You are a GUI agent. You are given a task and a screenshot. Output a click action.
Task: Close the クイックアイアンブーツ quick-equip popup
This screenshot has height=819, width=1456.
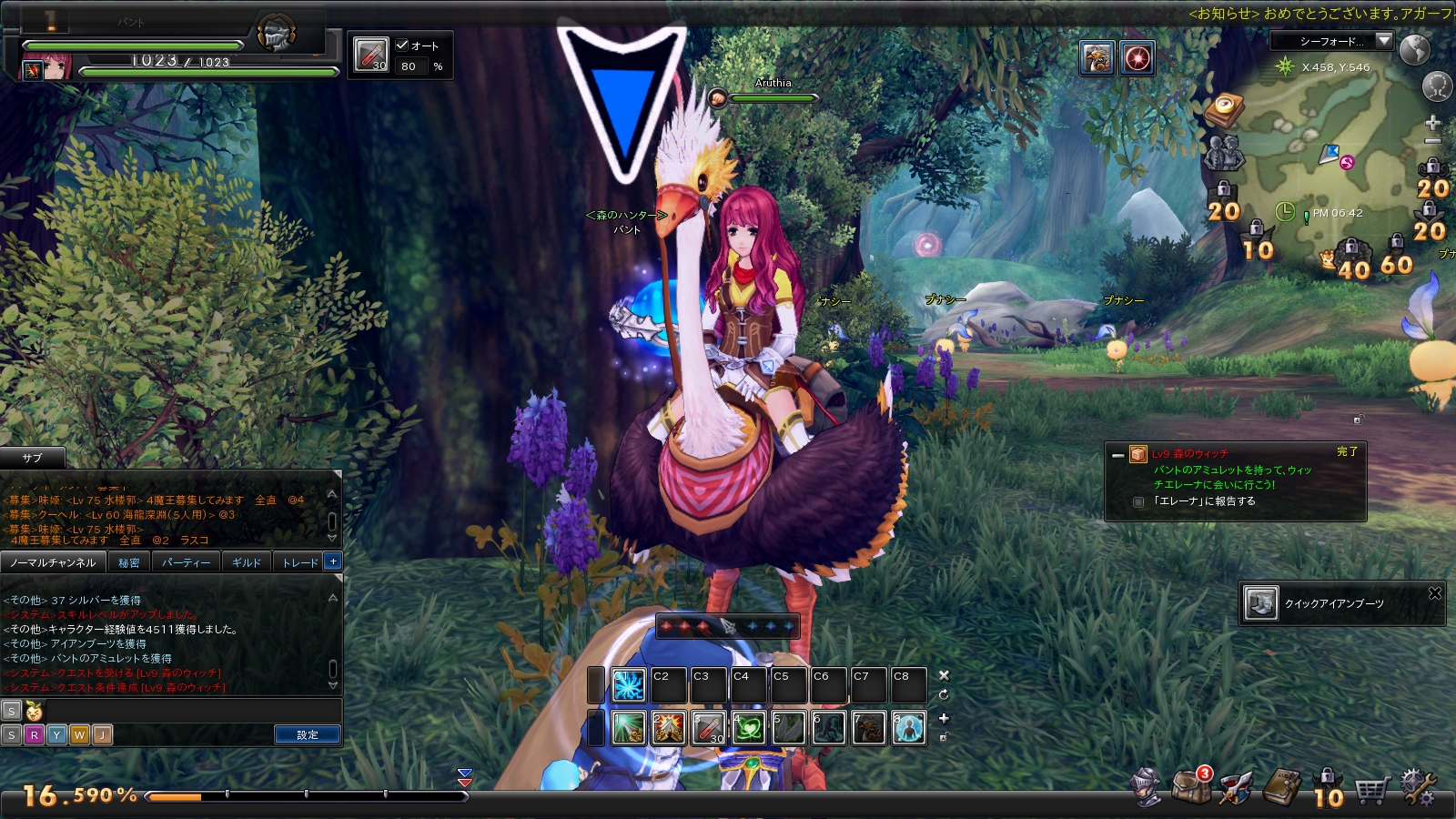tap(1435, 593)
